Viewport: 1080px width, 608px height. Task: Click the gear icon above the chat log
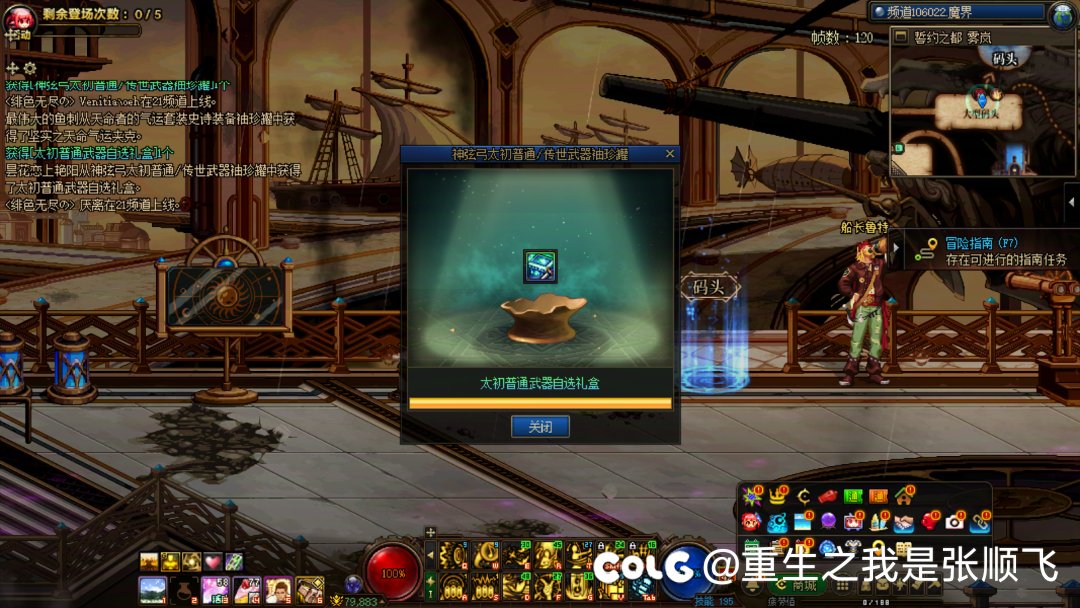(30, 68)
